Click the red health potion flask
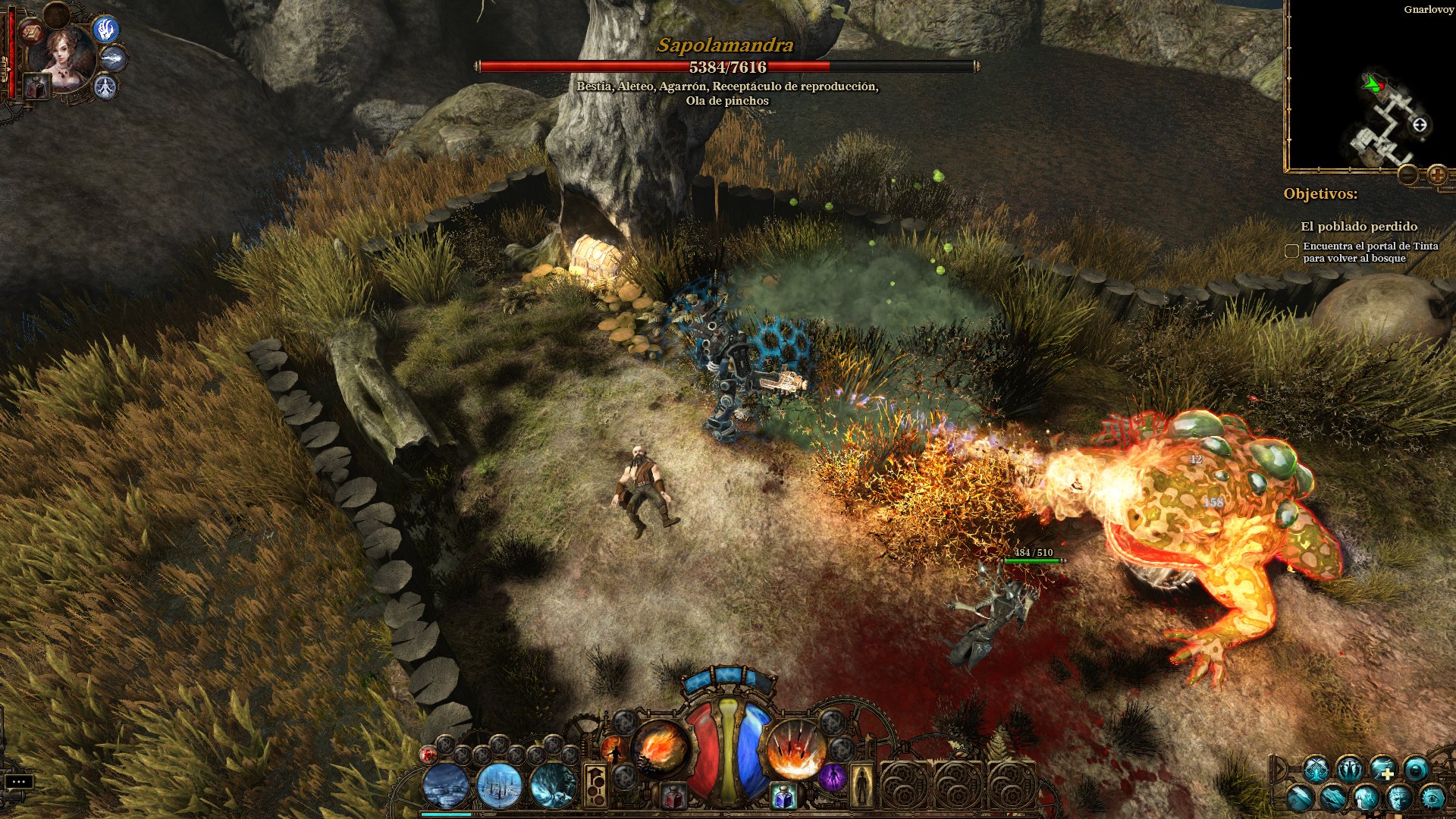Screen dimensions: 1456x819 [x=673, y=795]
